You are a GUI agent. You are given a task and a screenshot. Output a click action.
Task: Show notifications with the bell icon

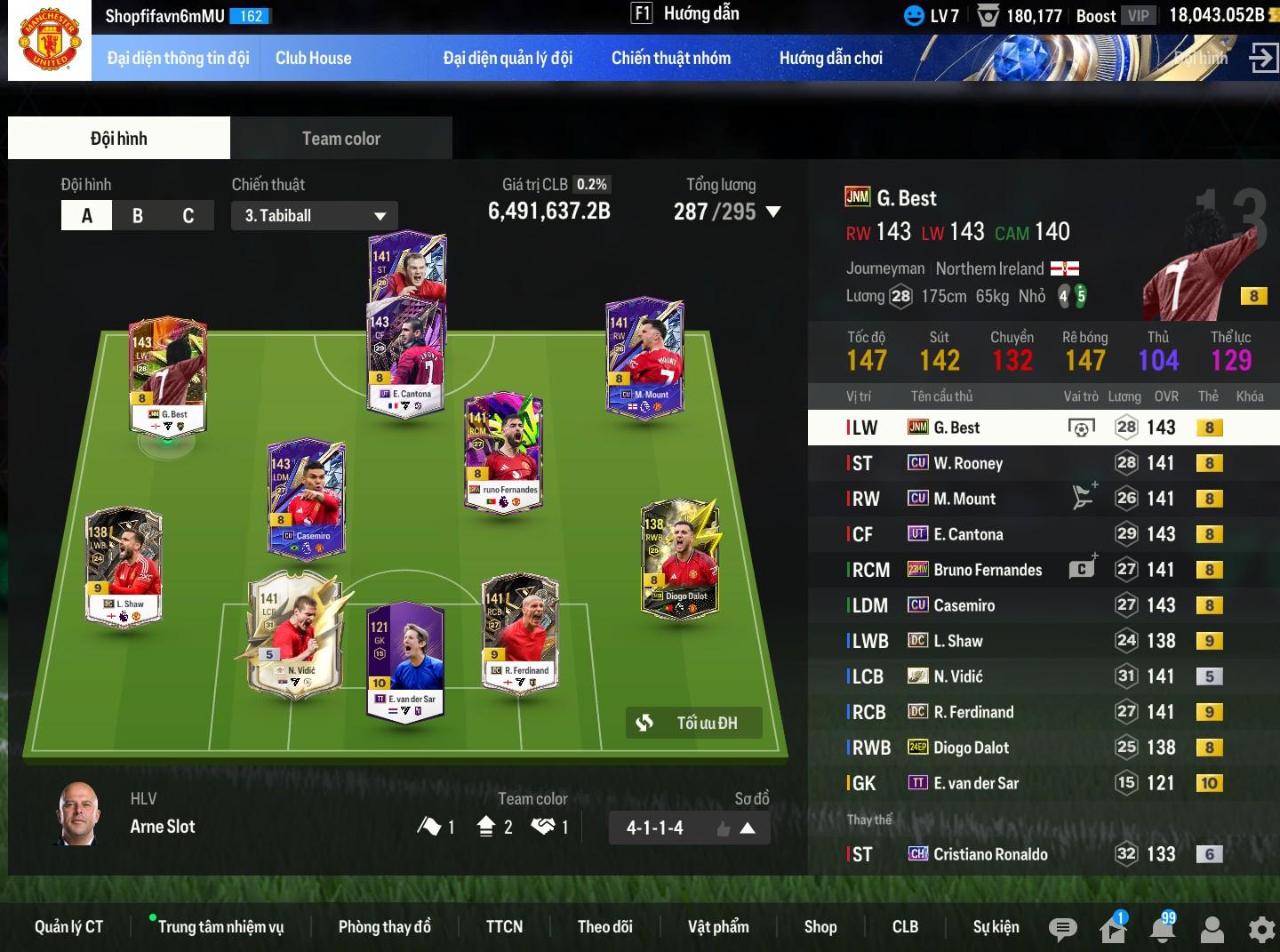[x=1163, y=928]
